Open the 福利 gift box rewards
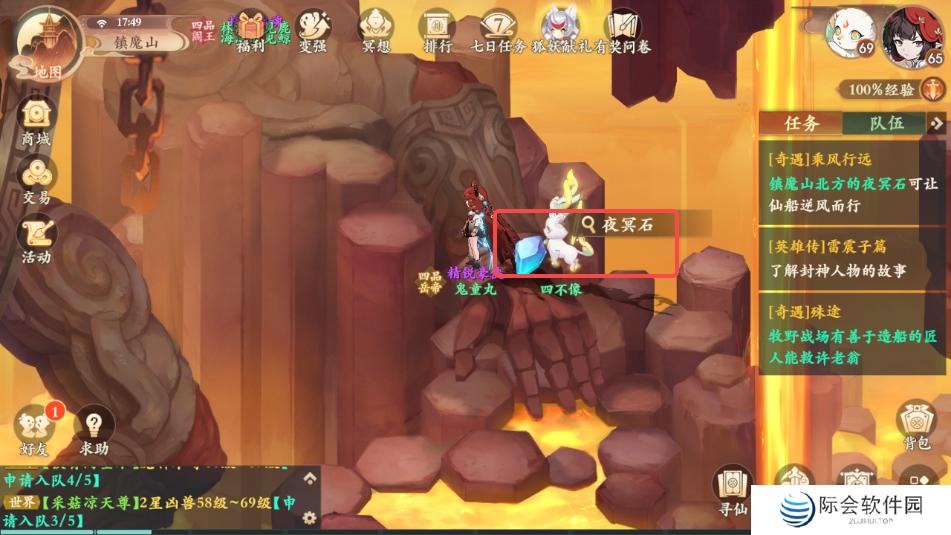 pyautogui.click(x=251, y=29)
